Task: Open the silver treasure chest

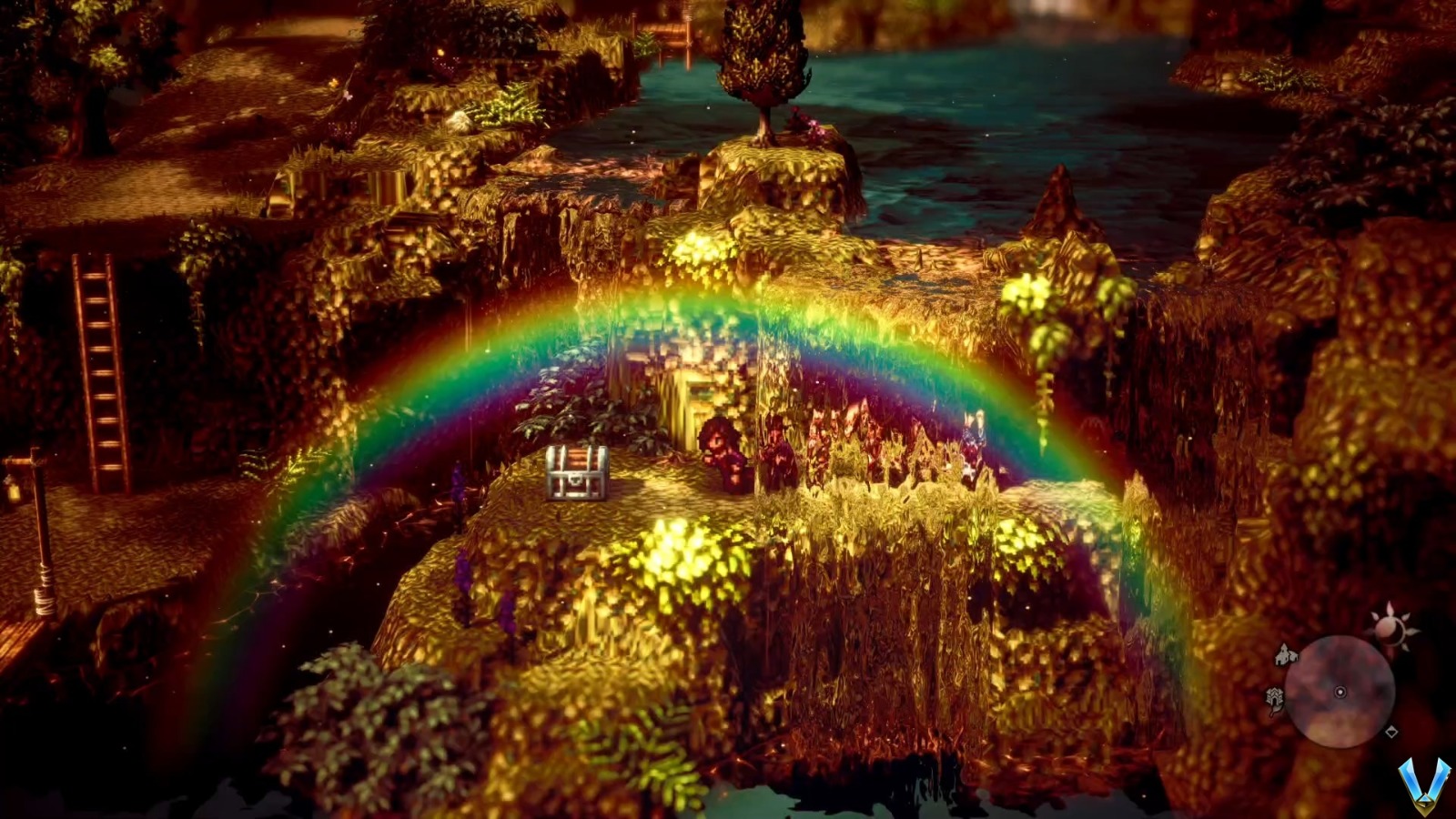Action: pos(578,473)
